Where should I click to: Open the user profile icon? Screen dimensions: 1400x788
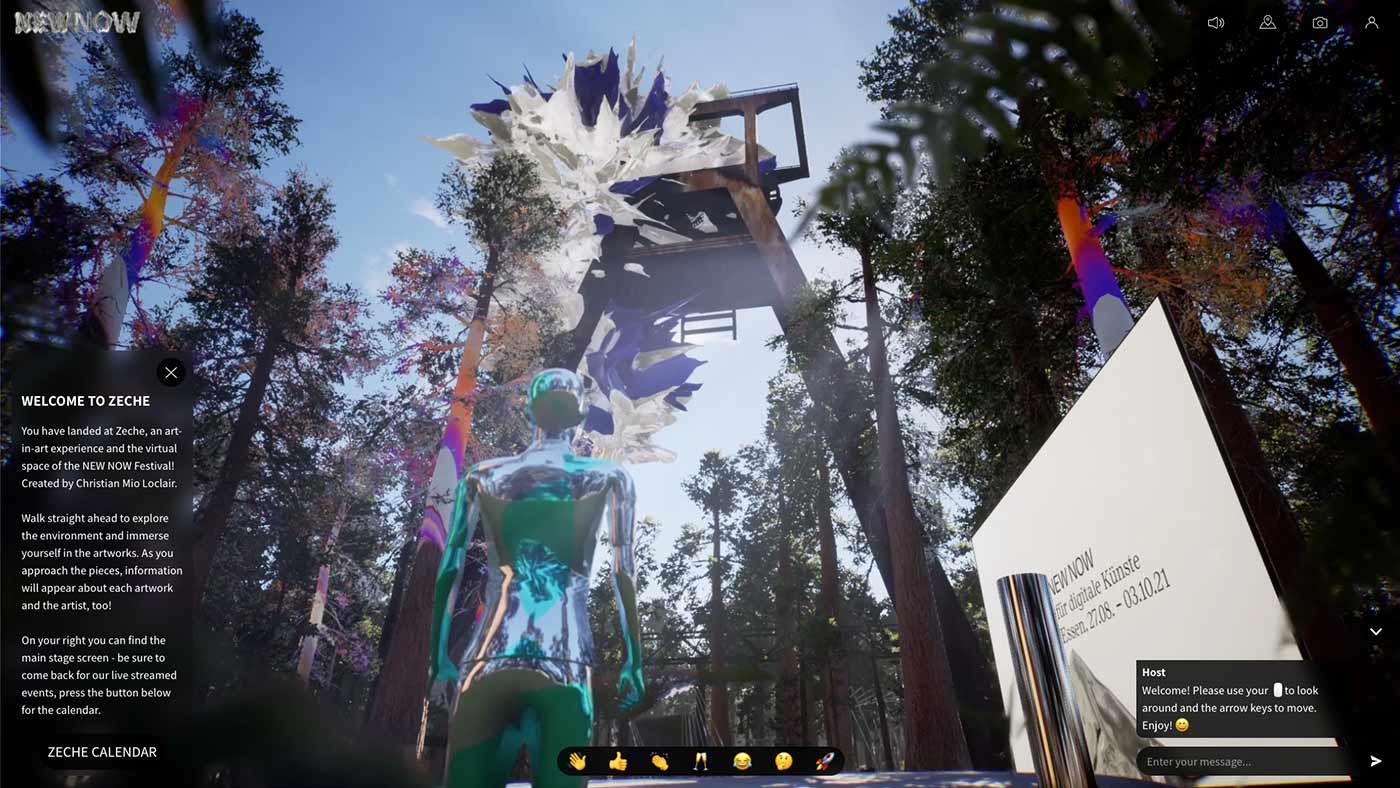point(1371,22)
